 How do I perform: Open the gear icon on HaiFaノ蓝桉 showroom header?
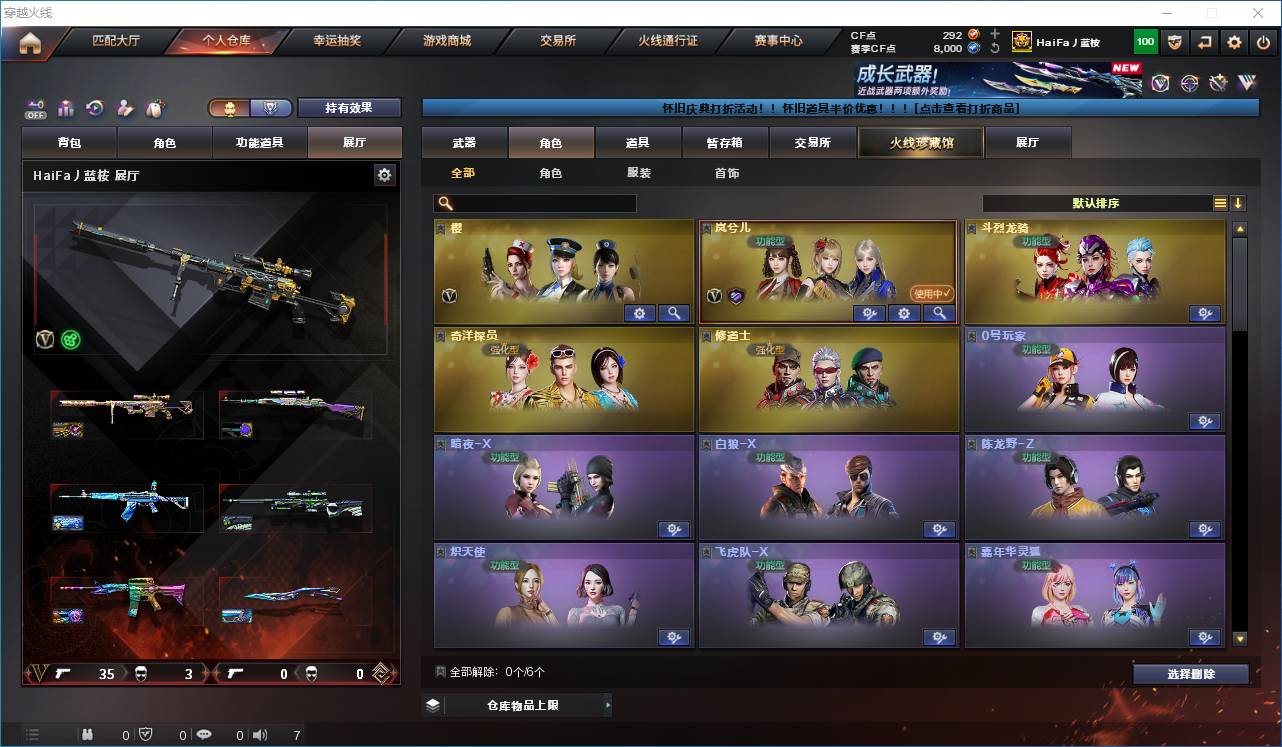[385, 175]
